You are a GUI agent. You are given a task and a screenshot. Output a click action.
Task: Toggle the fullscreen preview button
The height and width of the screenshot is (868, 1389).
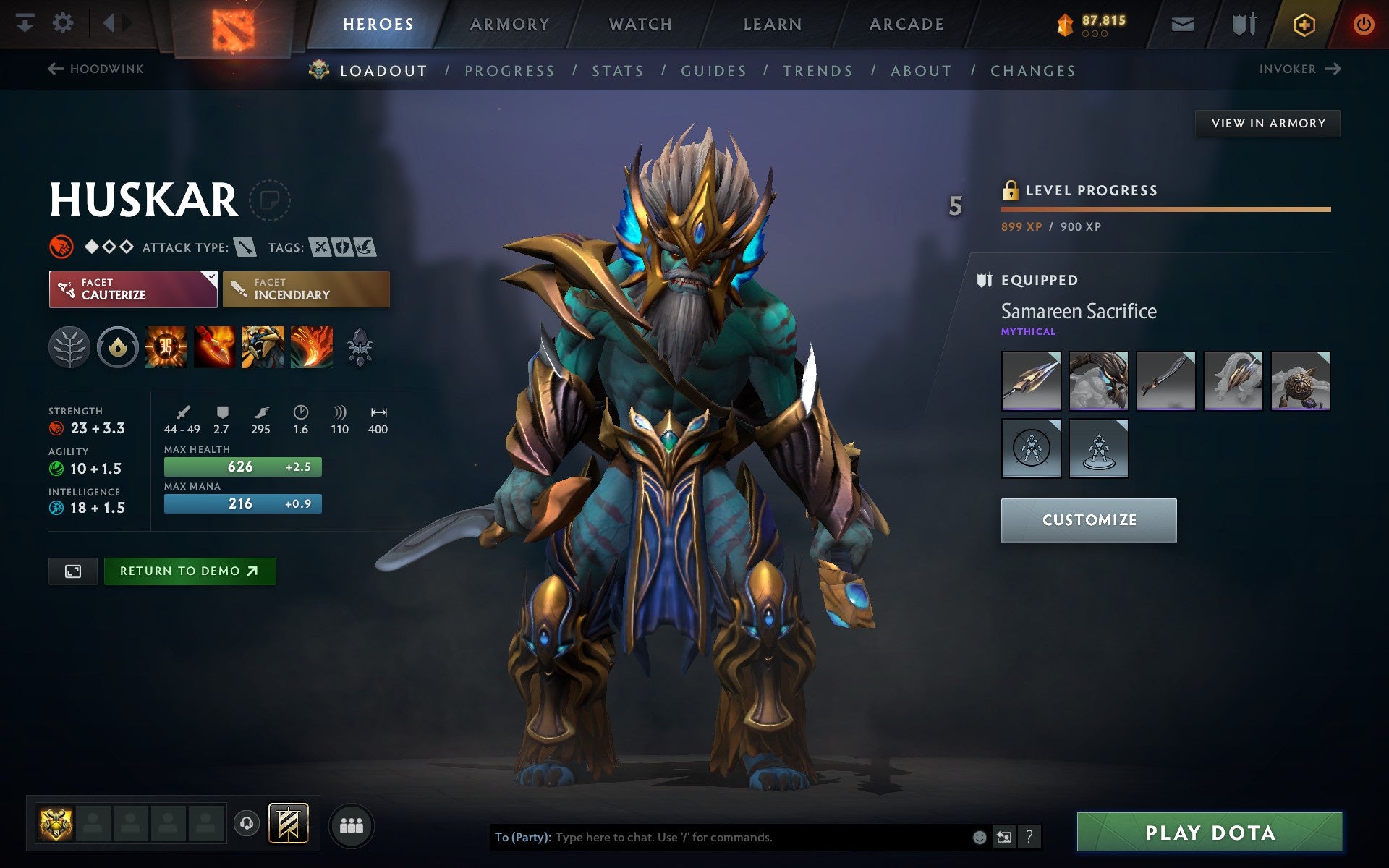click(71, 571)
